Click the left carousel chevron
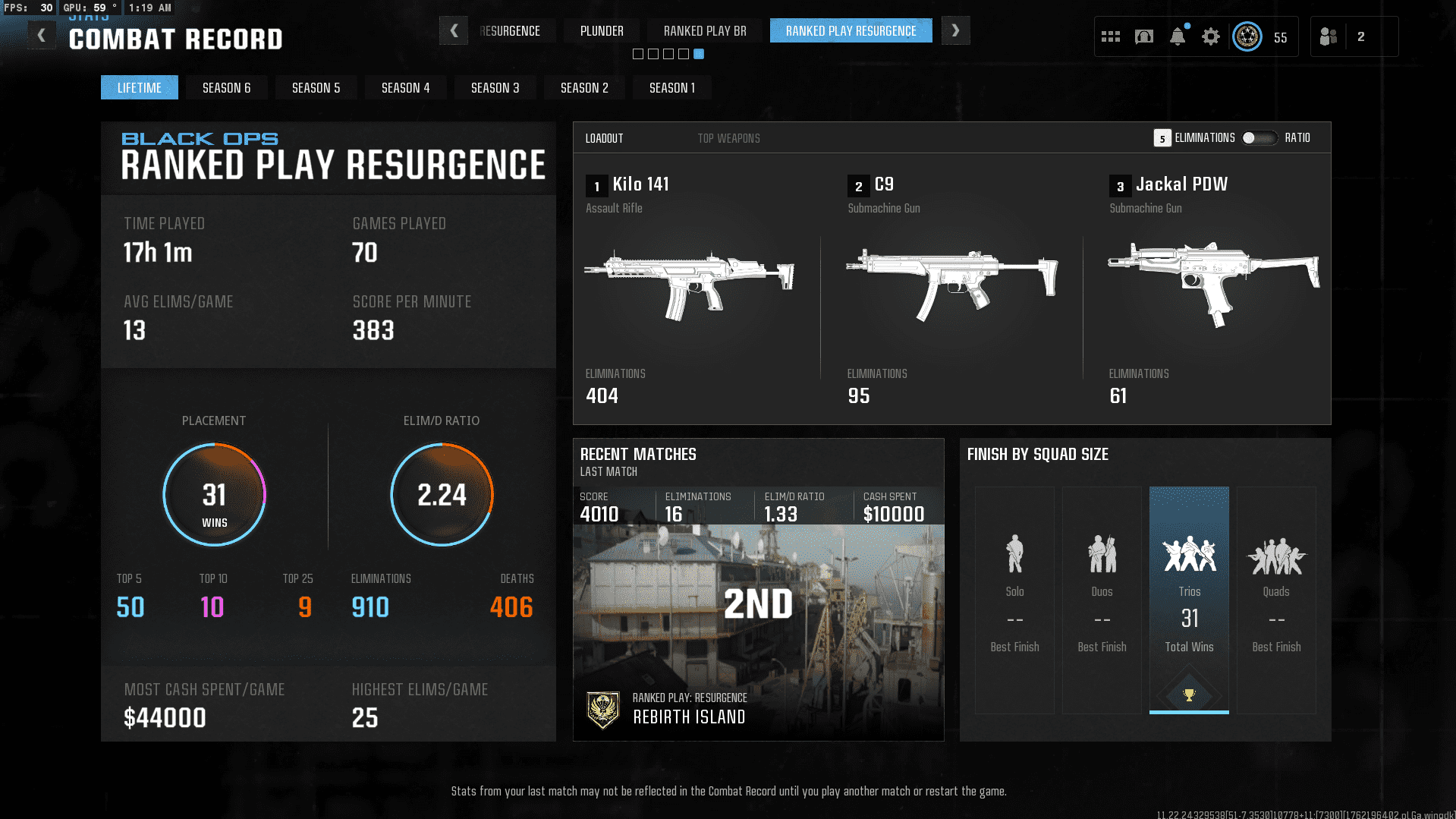This screenshot has height=819, width=1456. tap(454, 30)
